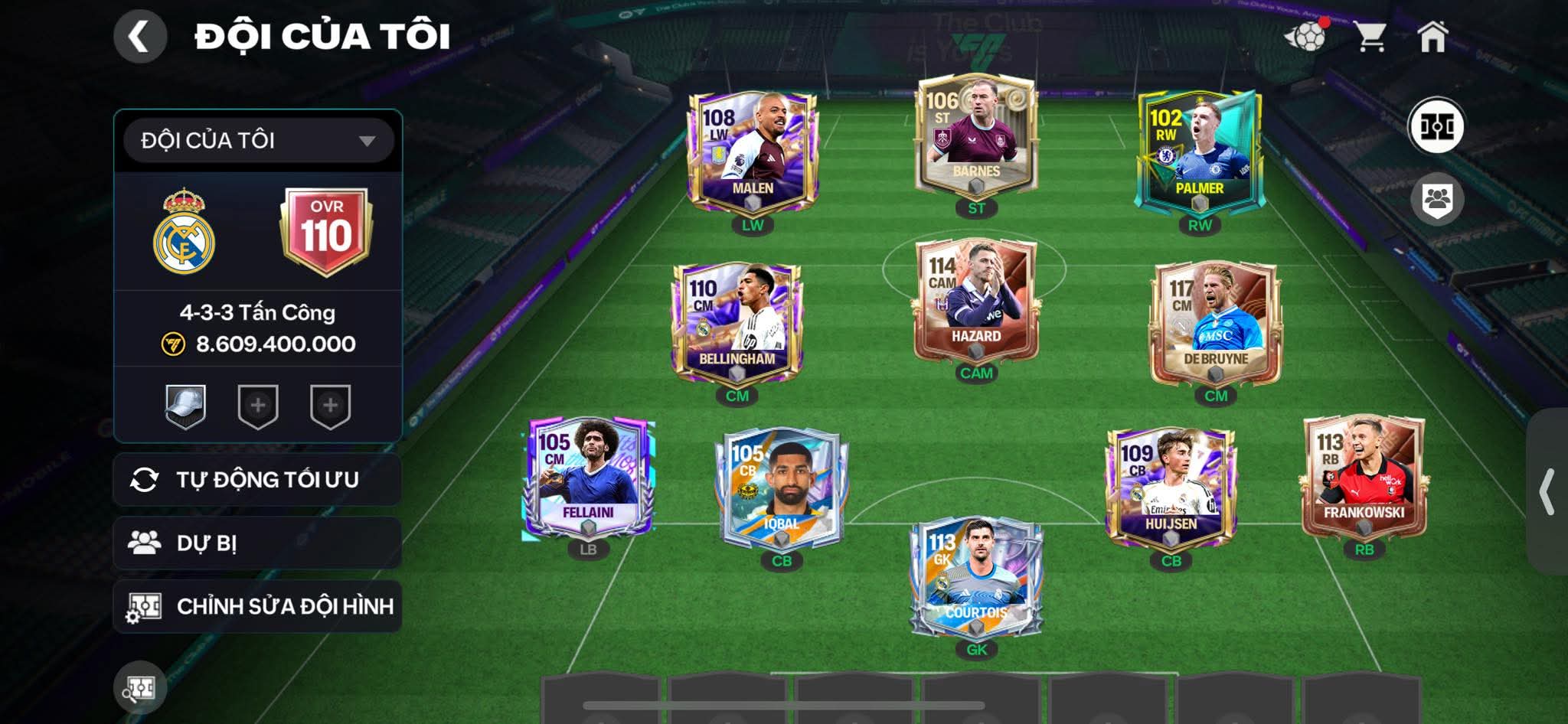The image size is (1568, 724).
Task: Pick the Bellingham CM card
Action: click(737, 323)
